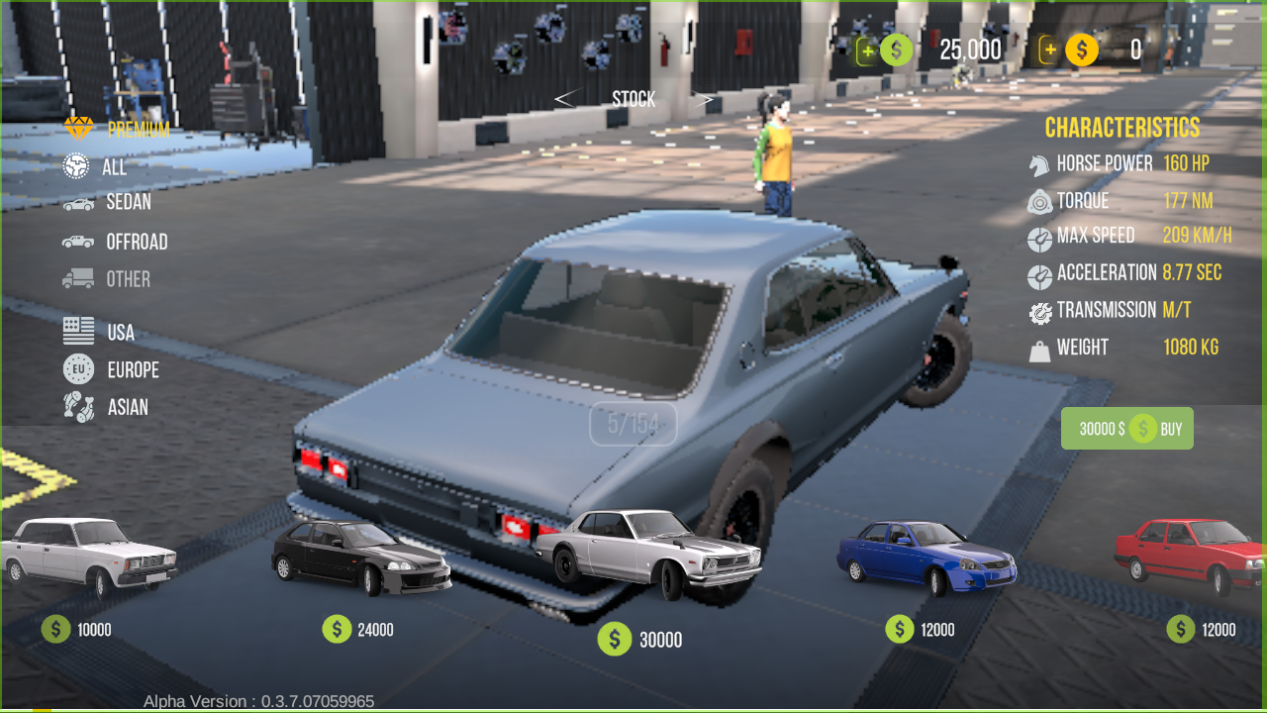Click the left arrow beside Stock
This screenshot has width=1267, height=713.
[x=566, y=99]
